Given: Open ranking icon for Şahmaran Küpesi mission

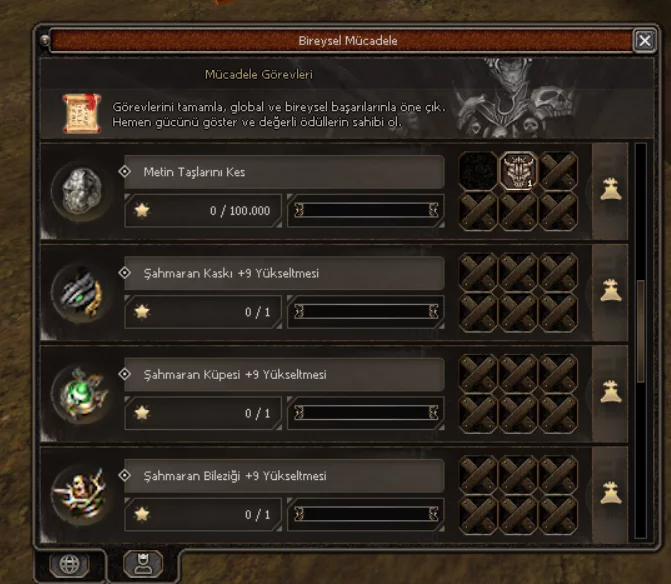Looking at the screenshot, I should point(610,392).
